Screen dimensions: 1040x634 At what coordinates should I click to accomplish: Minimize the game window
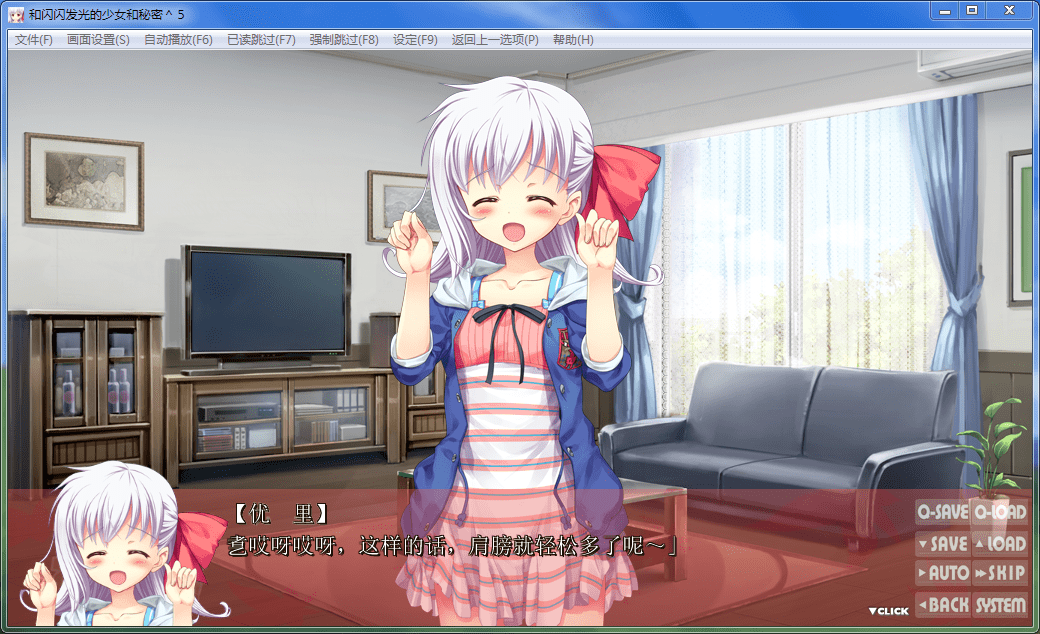point(944,10)
